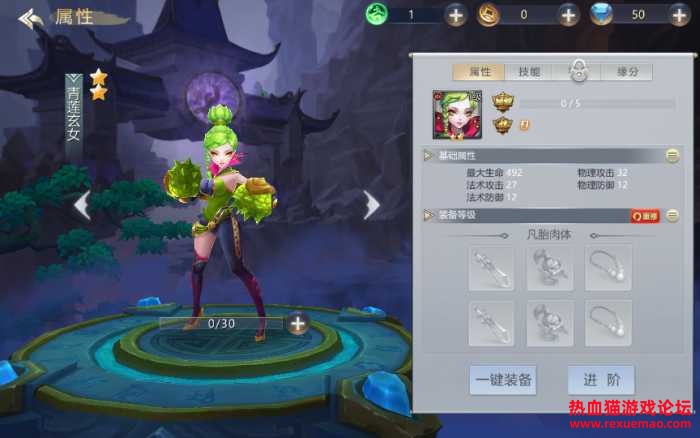Add more blue diamonds
This screenshot has height=438, width=700.
coord(682,15)
